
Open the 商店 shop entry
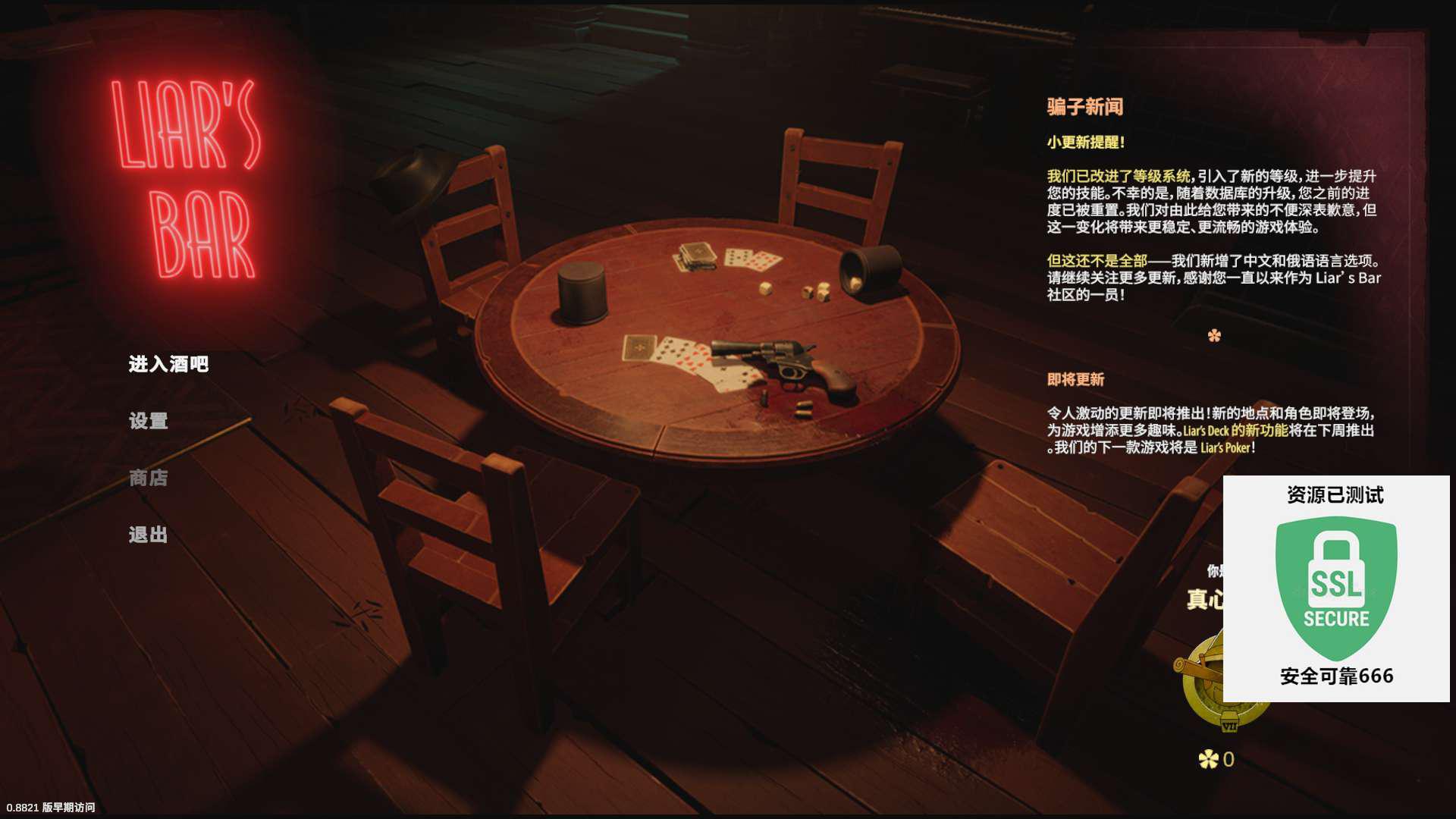[148, 478]
